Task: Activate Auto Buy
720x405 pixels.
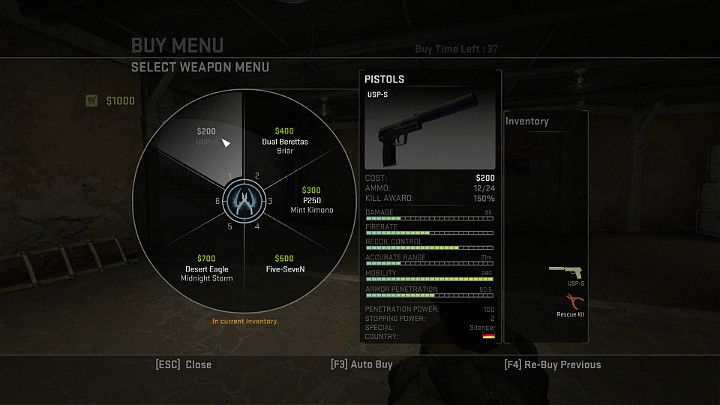Action: tap(361, 365)
